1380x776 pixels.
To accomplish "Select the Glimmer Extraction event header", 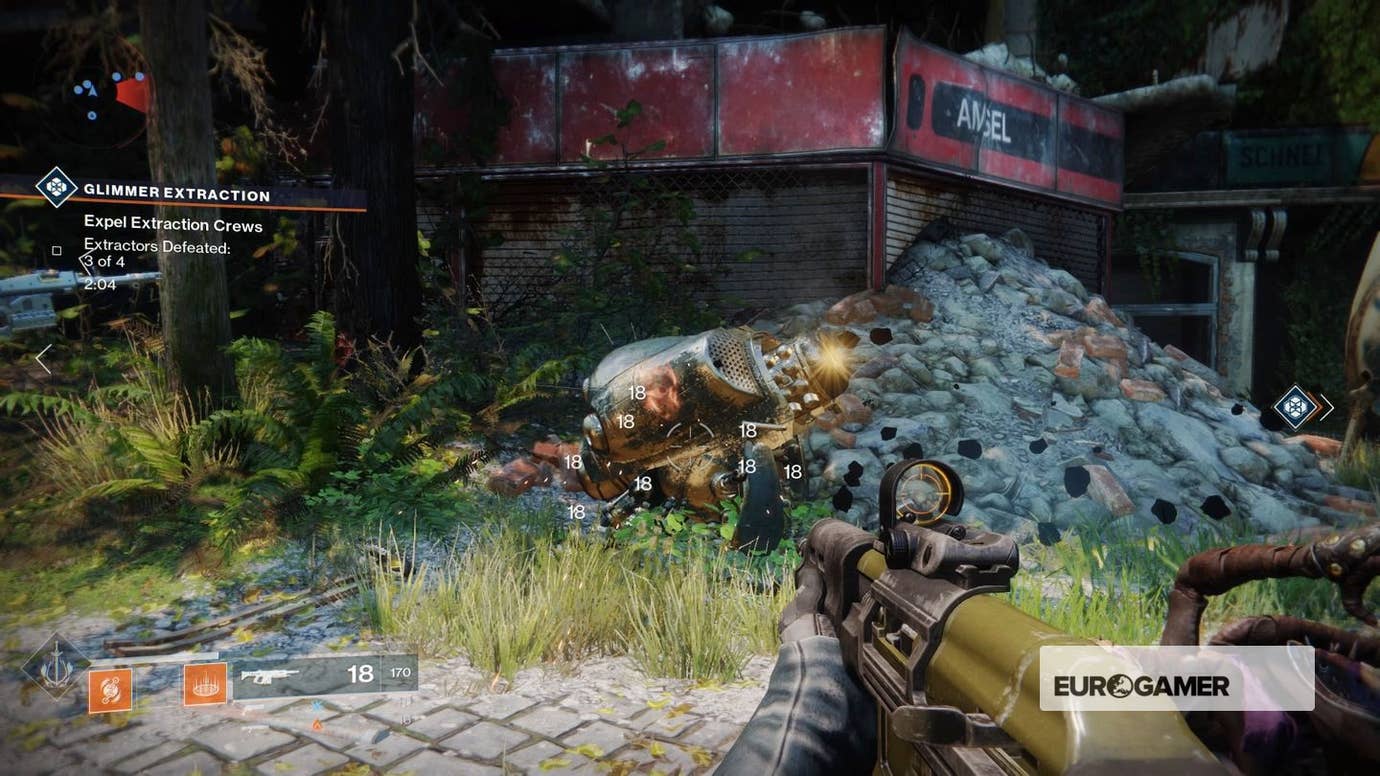I will coord(177,194).
